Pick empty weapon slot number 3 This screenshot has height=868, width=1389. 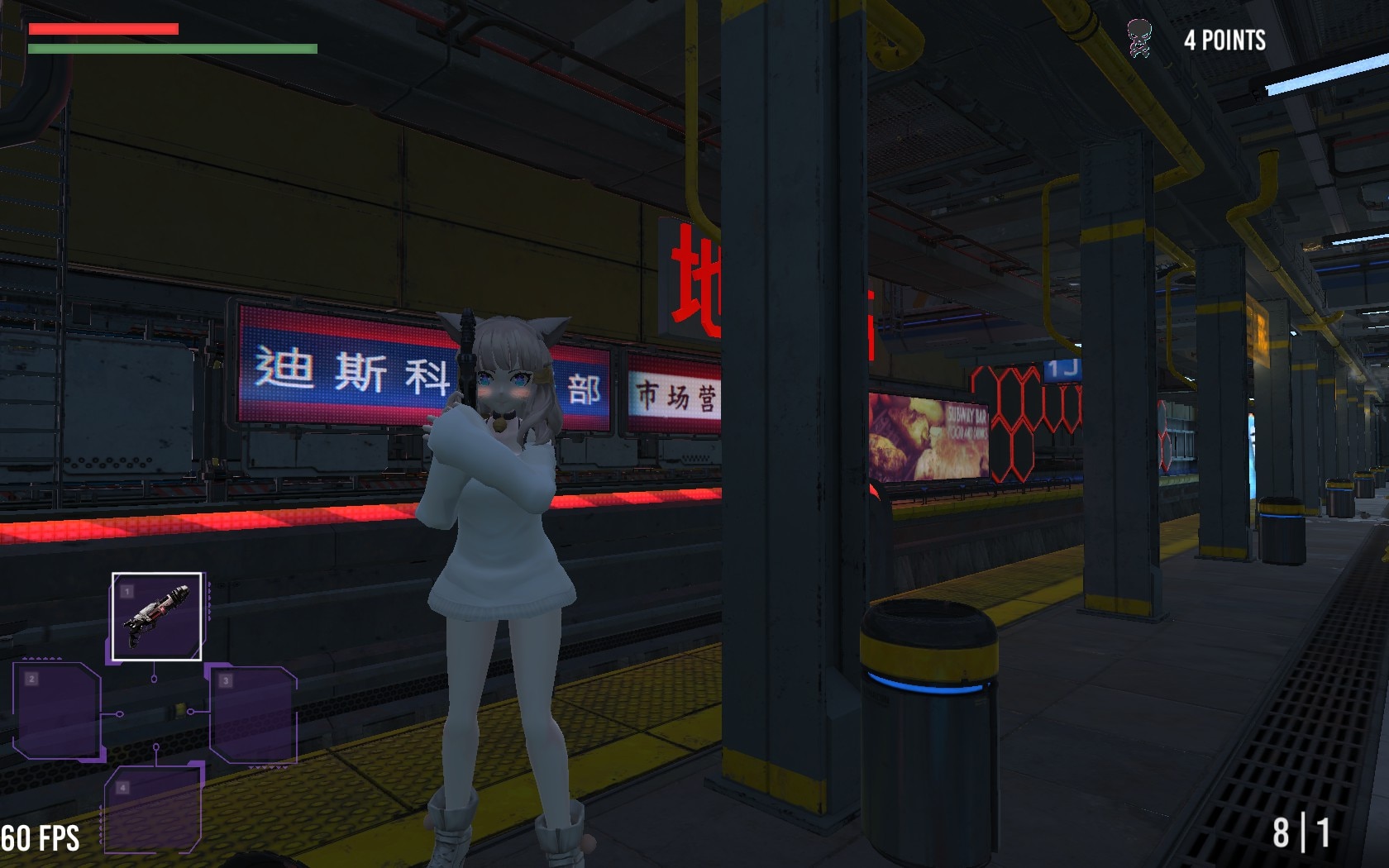(253, 714)
